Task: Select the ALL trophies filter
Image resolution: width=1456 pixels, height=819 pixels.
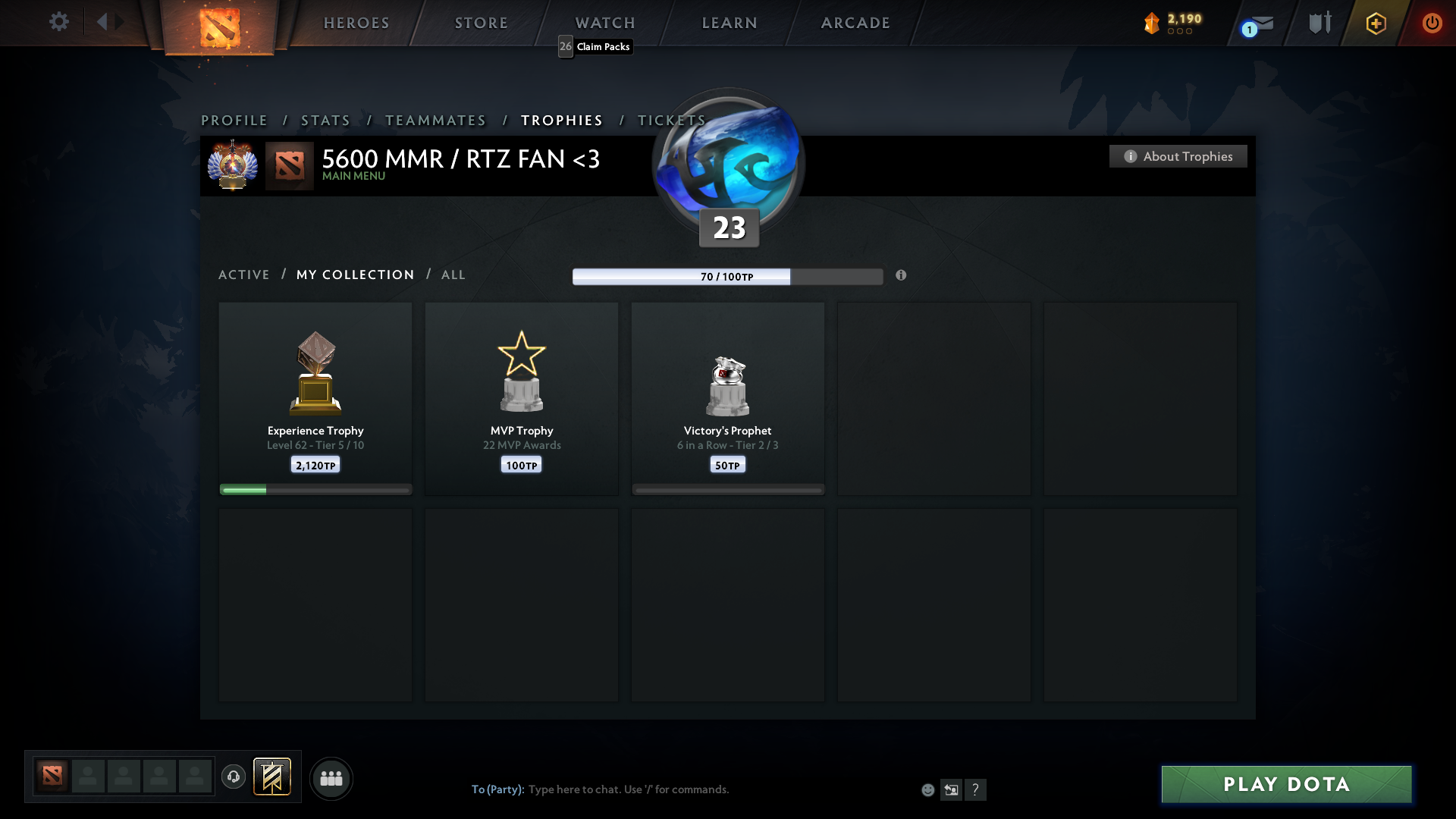Action: click(453, 275)
